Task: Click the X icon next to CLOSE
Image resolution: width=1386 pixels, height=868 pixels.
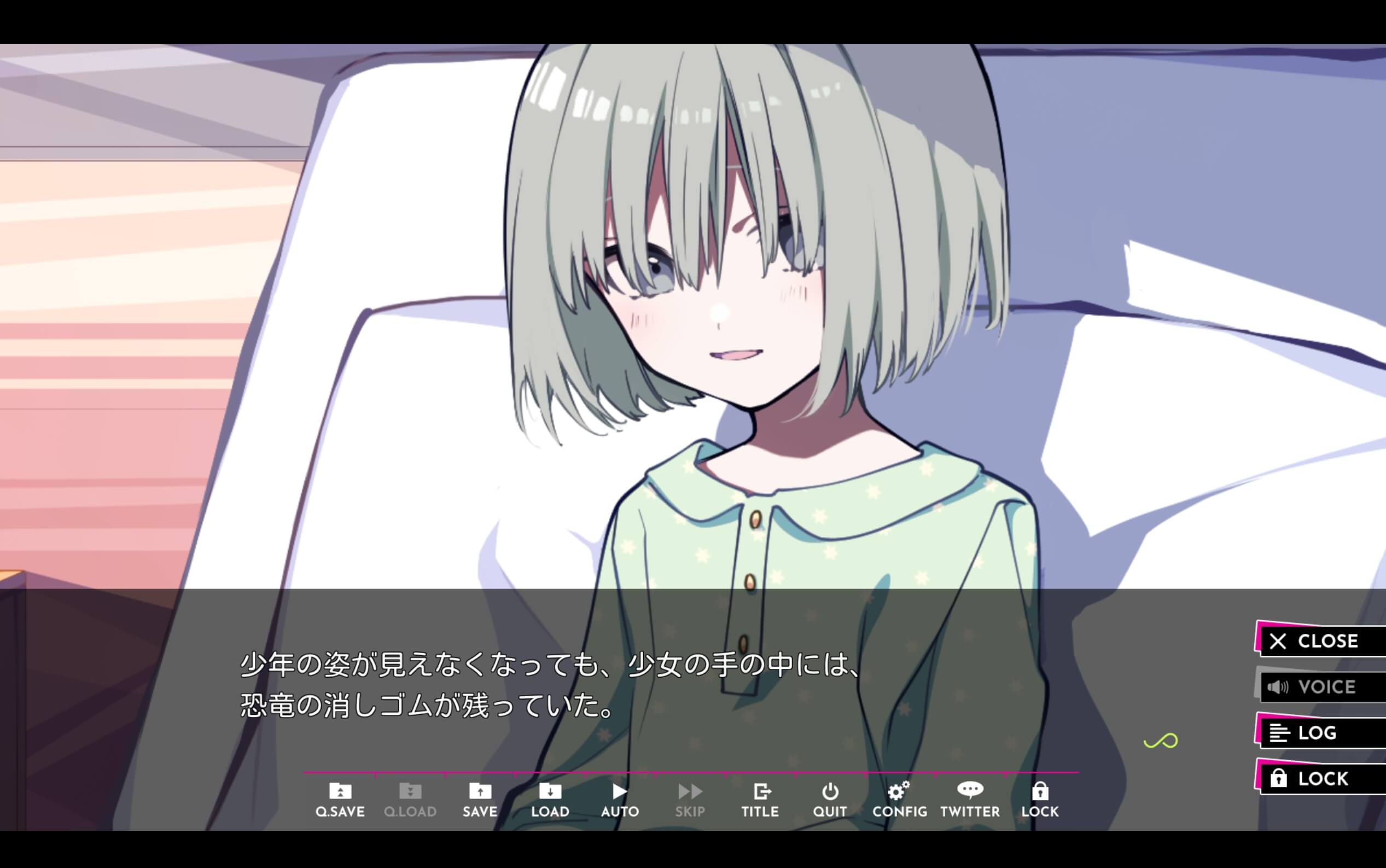Action: pyautogui.click(x=1277, y=641)
